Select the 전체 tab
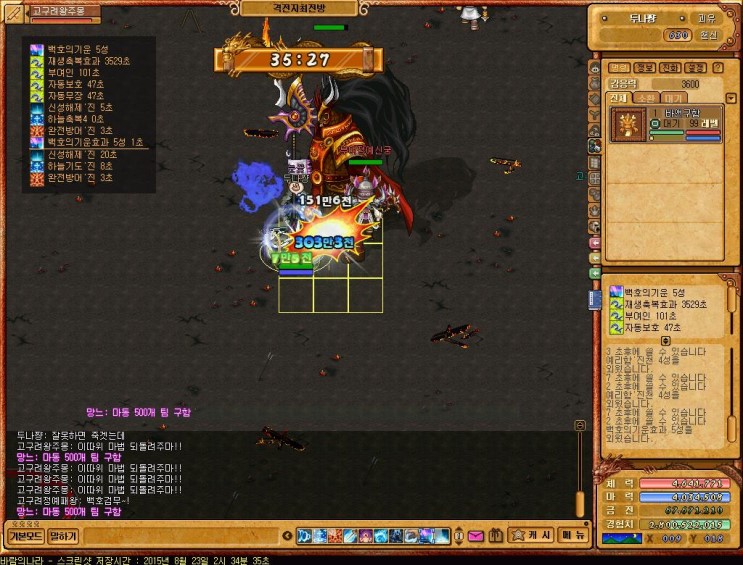 (x=619, y=98)
